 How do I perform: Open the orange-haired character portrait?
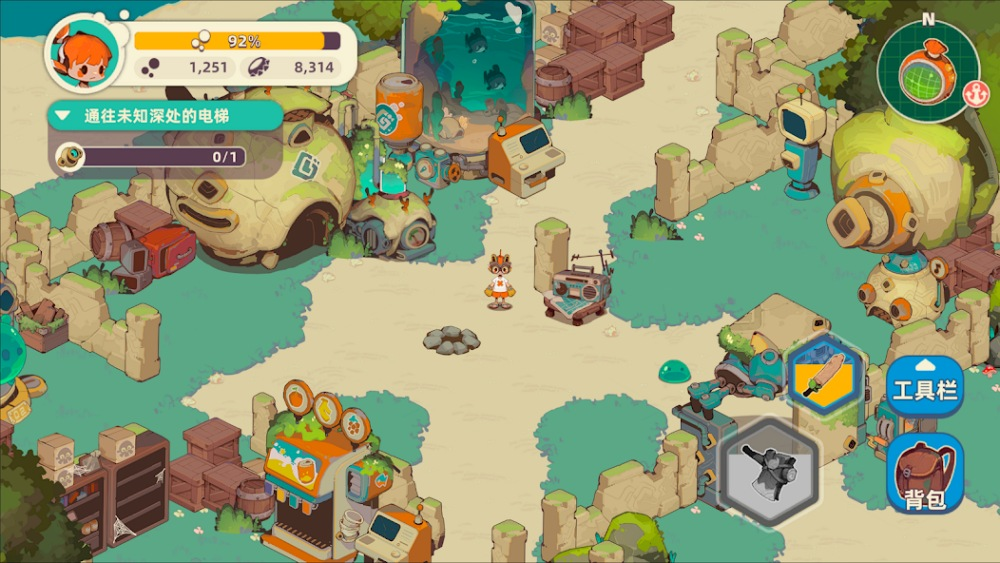point(82,55)
